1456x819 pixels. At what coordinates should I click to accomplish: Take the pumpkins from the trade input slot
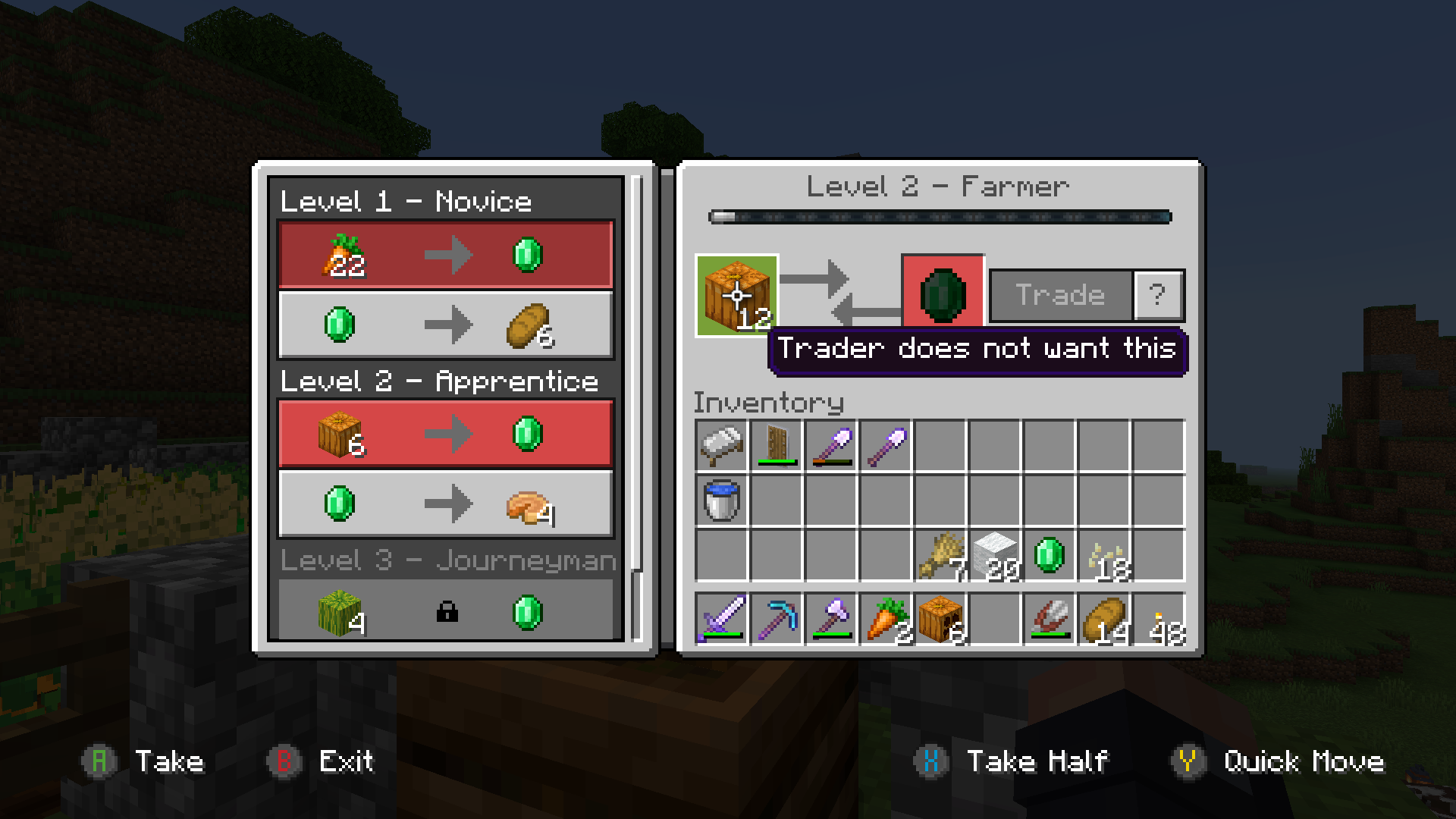pos(737,296)
